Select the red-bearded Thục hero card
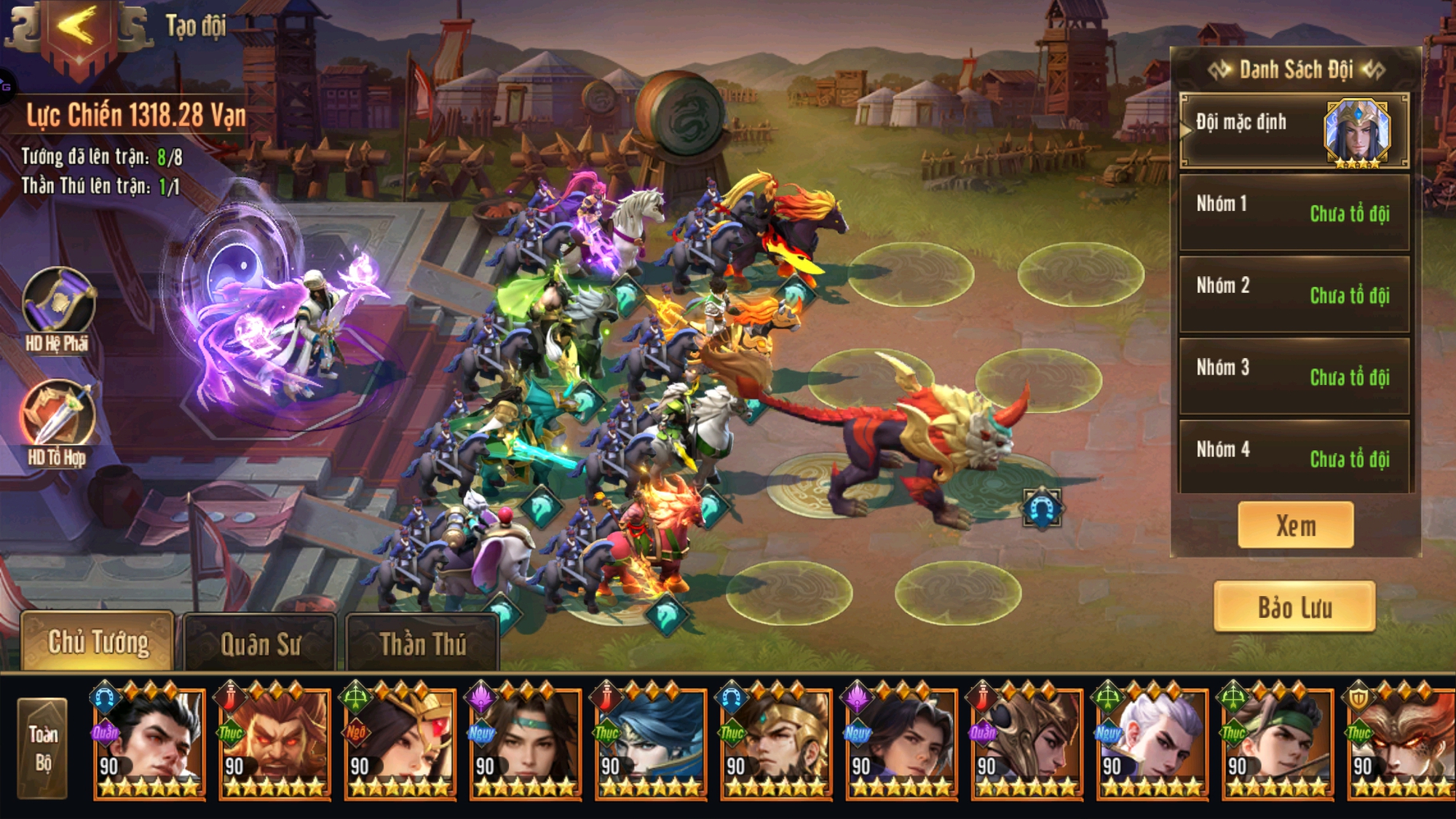Viewport: 1456px width, 819px height. click(275, 743)
